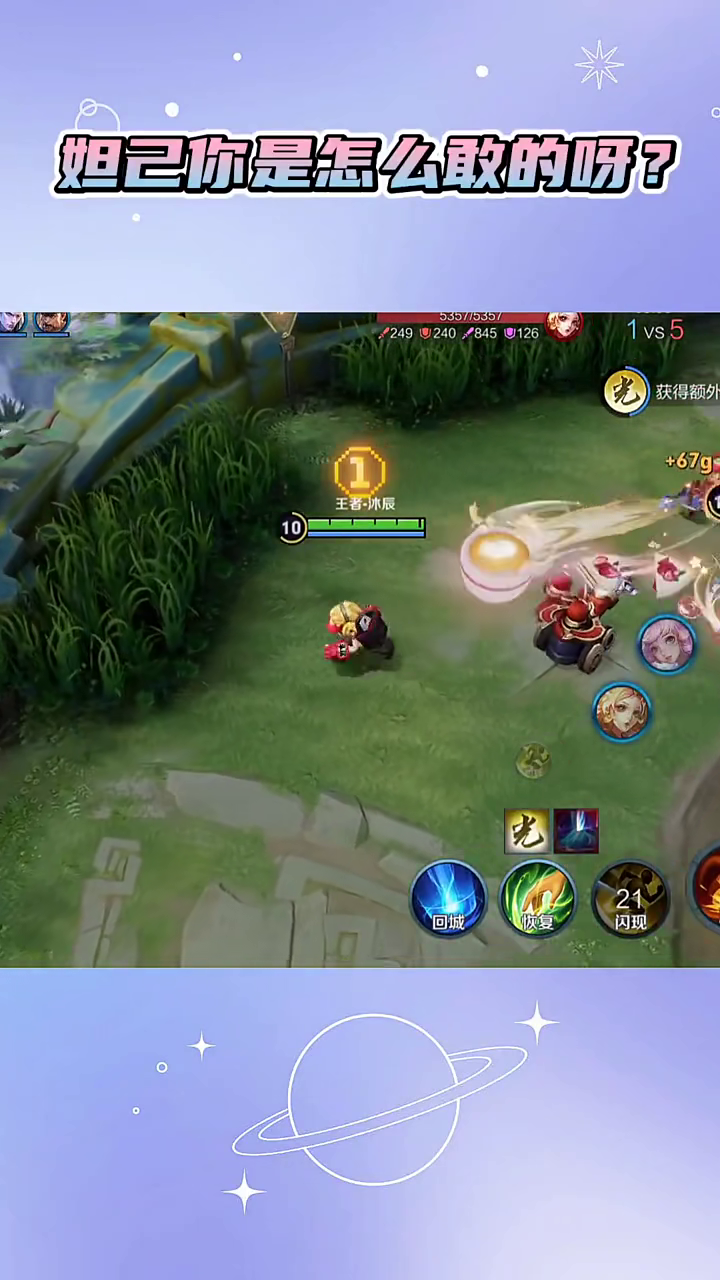Activate the 回城 recall skill
Viewport: 720px width, 1280px height.
(448, 897)
